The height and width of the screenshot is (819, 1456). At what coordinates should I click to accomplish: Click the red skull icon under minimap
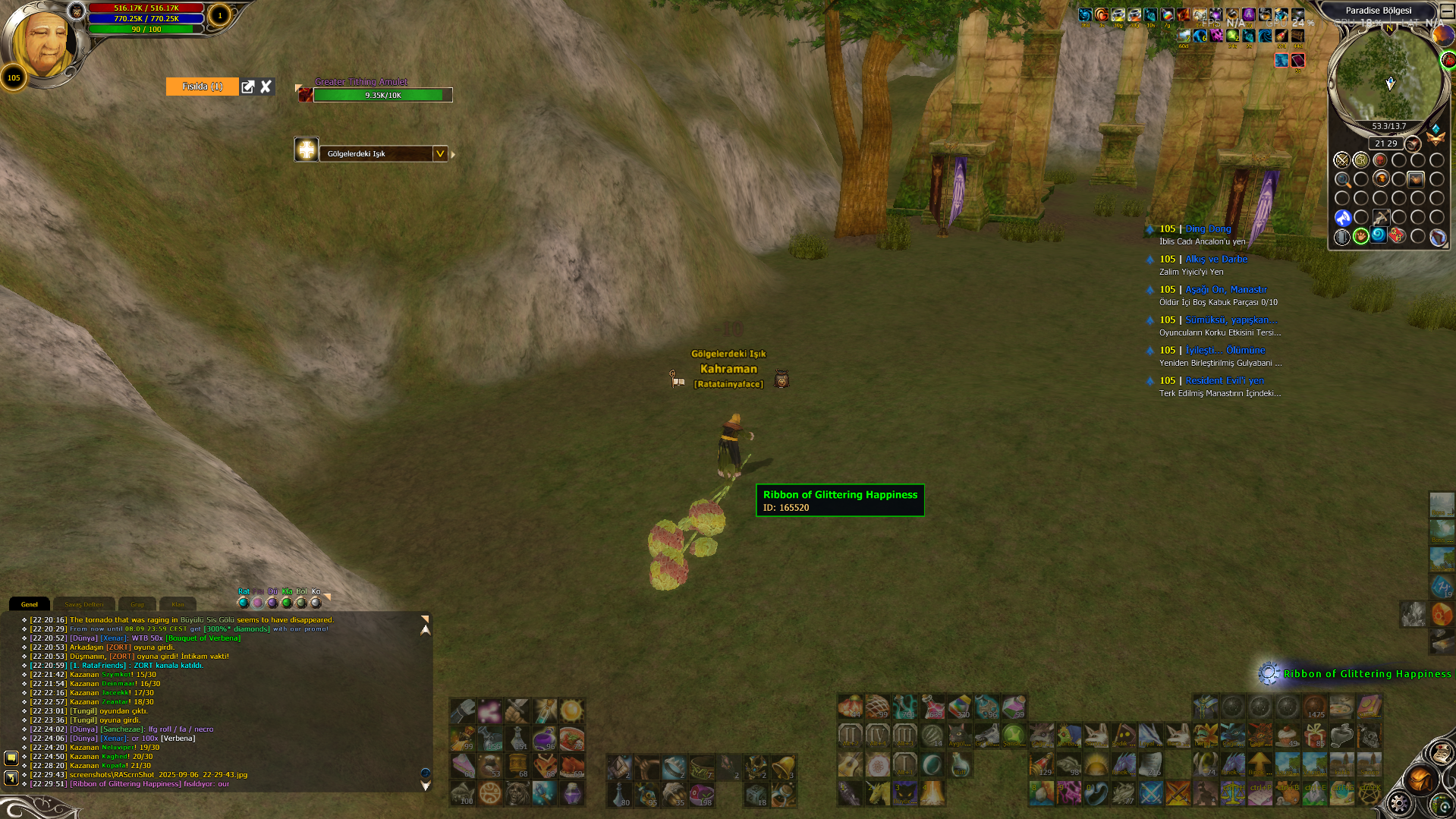point(1380,160)
